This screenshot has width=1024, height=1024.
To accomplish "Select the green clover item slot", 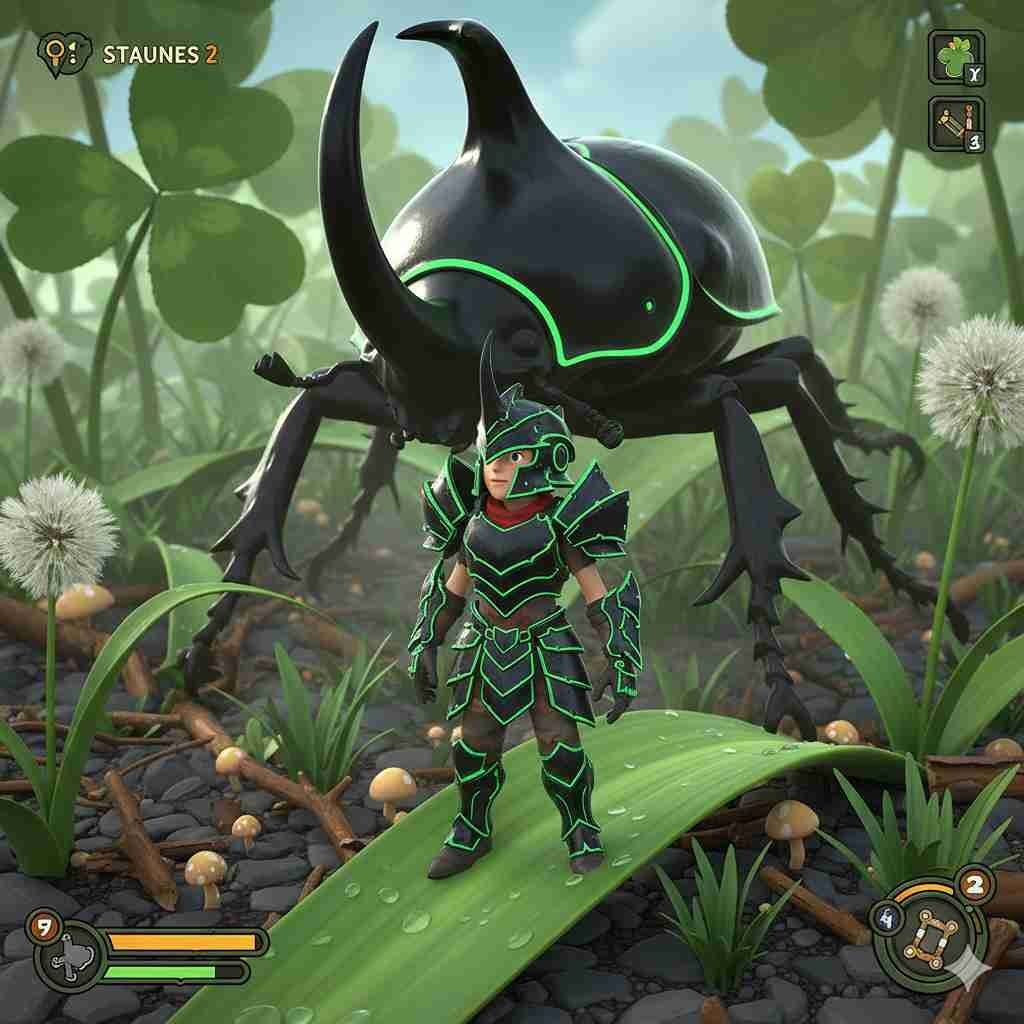I will coord(956,56).
